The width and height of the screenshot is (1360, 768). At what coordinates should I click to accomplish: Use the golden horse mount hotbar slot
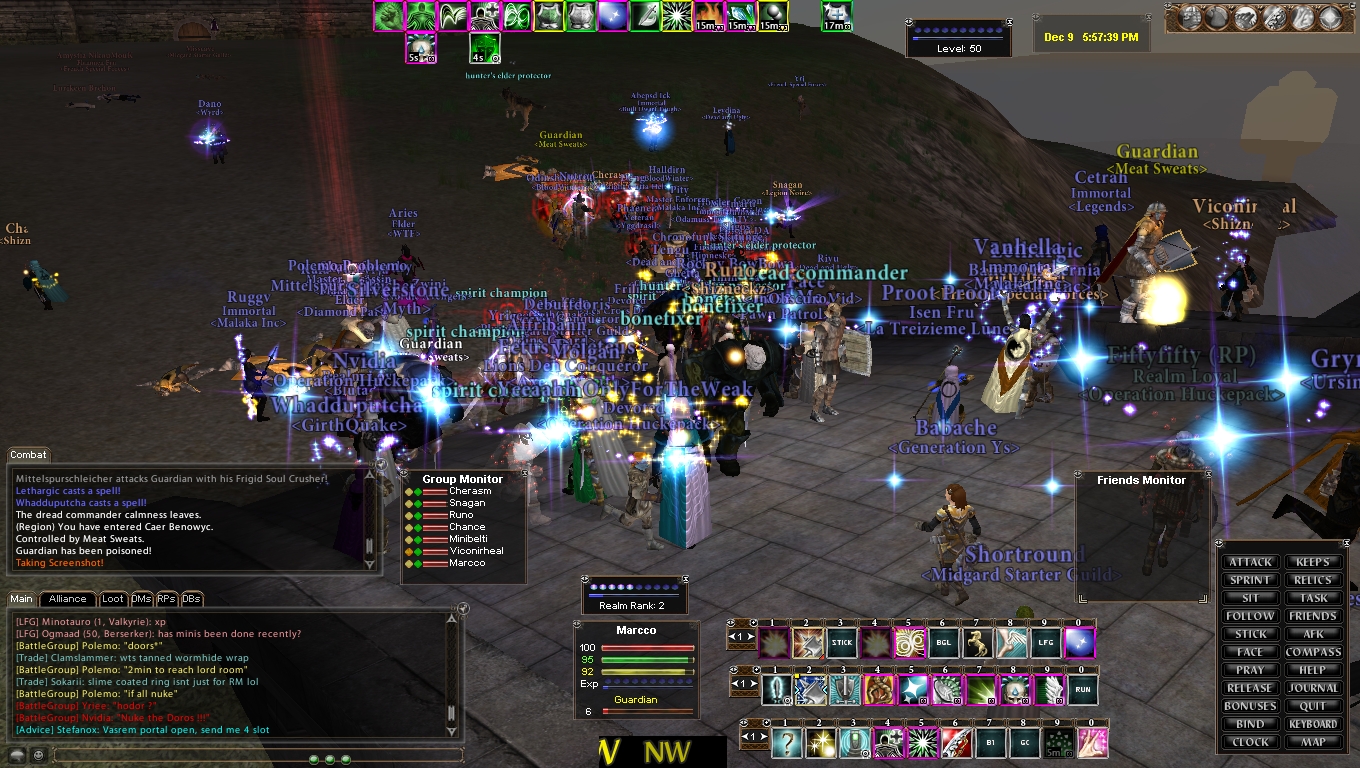[x=977, y=643]
